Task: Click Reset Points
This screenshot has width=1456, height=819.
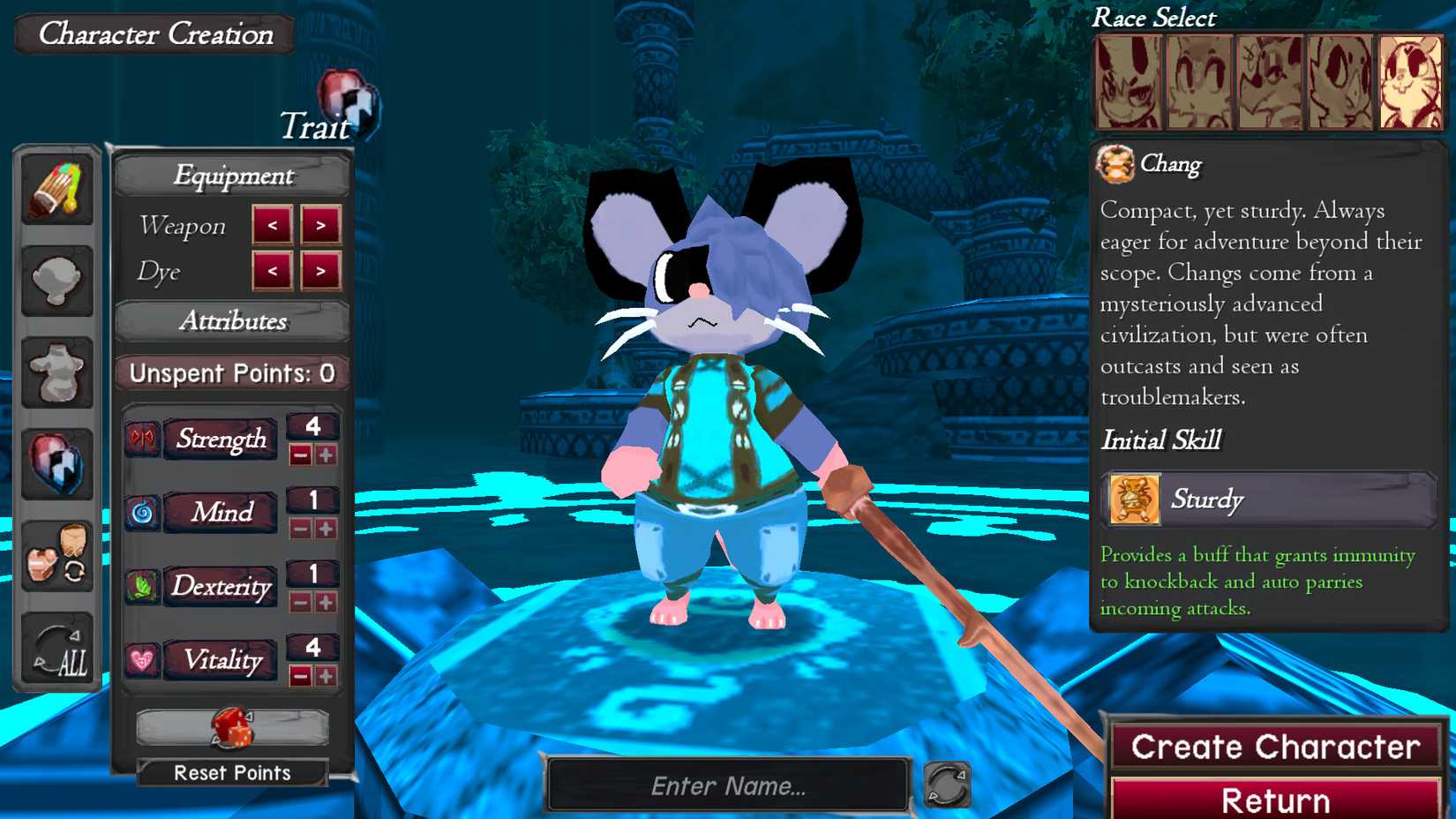Action: pyautogui.click(x=231, y=773)
